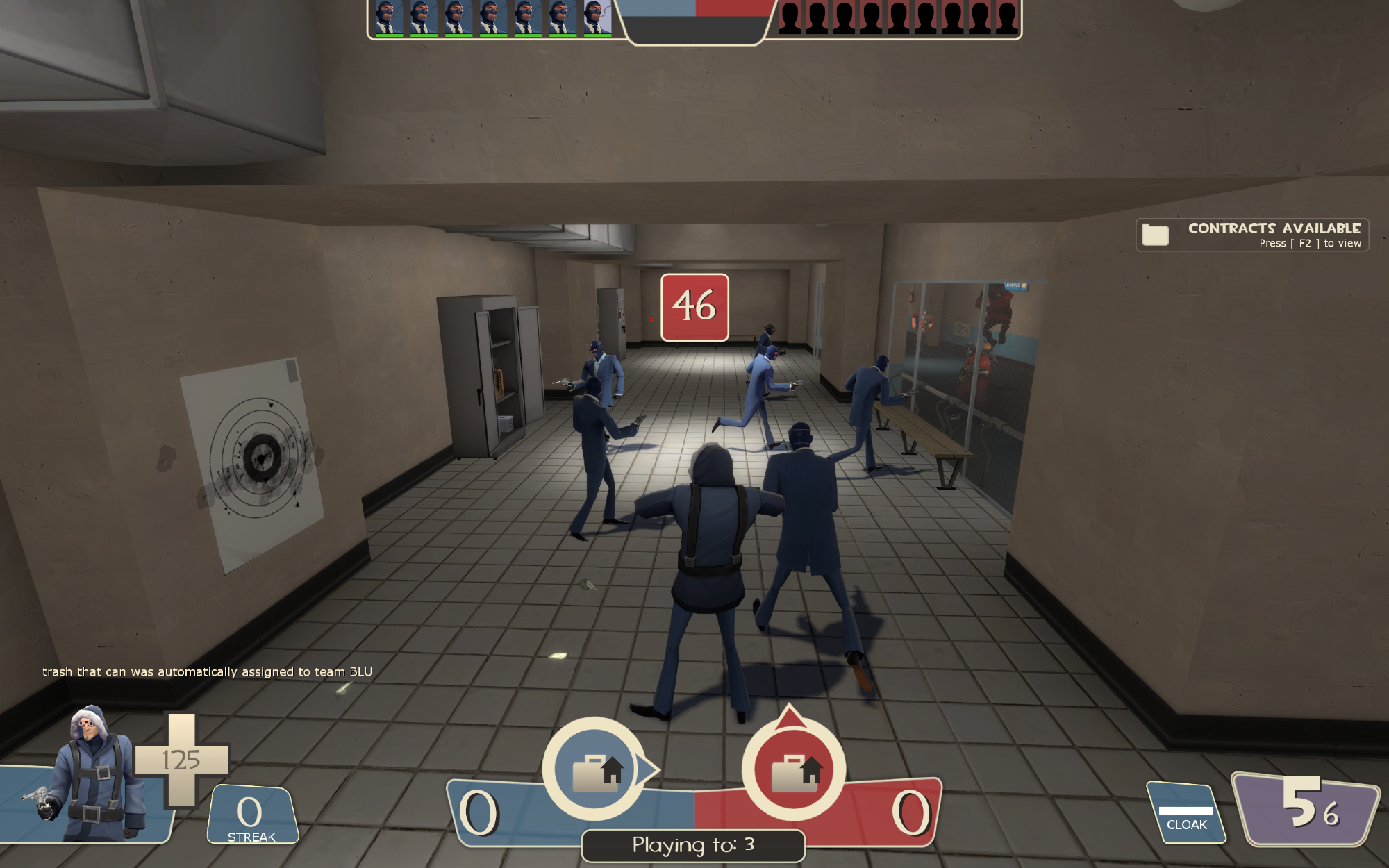Click the first BLU teammate portrait
The image size is (1389, 868).
click(x=388, y=18)
